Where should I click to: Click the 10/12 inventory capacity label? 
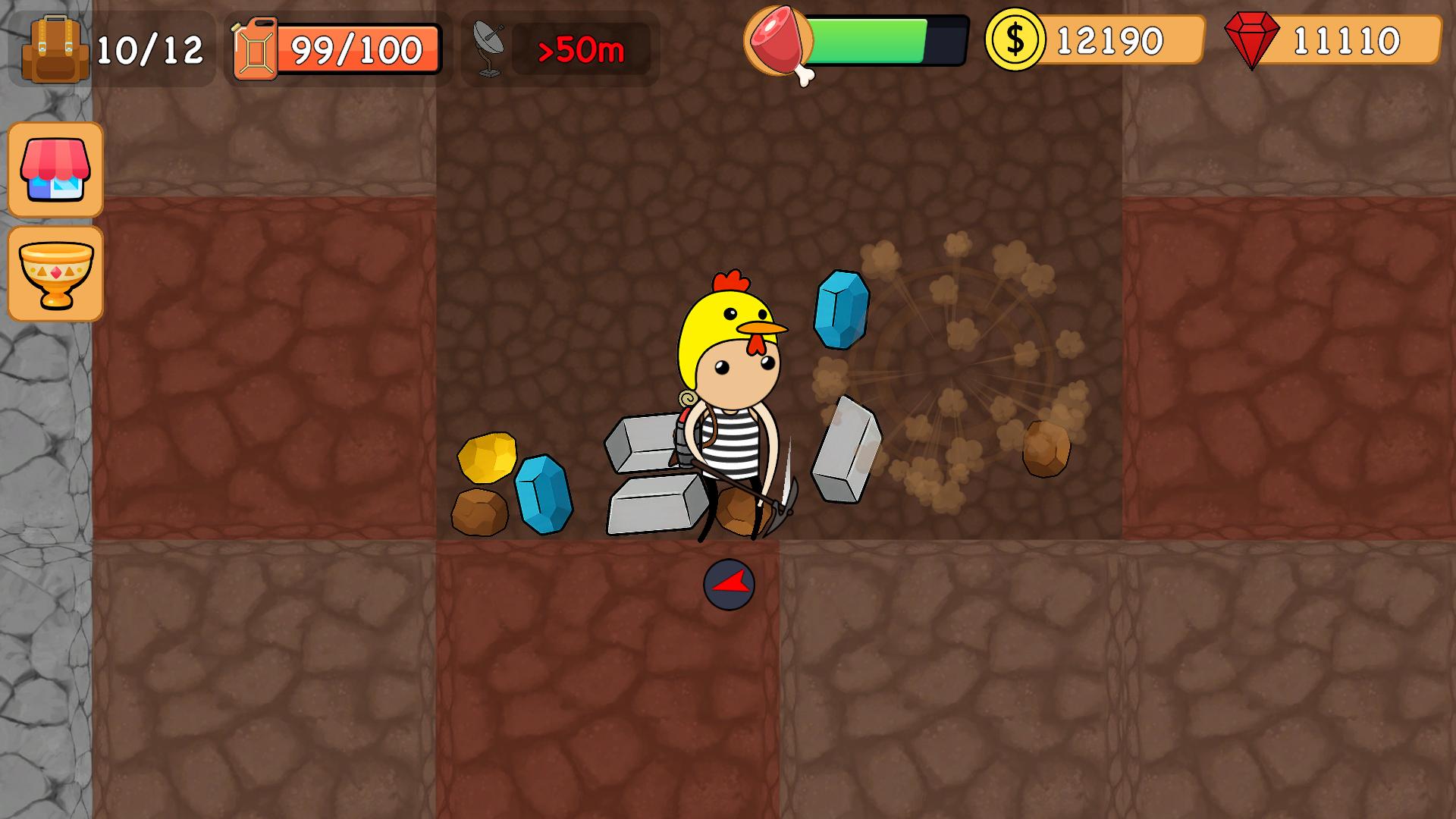coord(149,47)
